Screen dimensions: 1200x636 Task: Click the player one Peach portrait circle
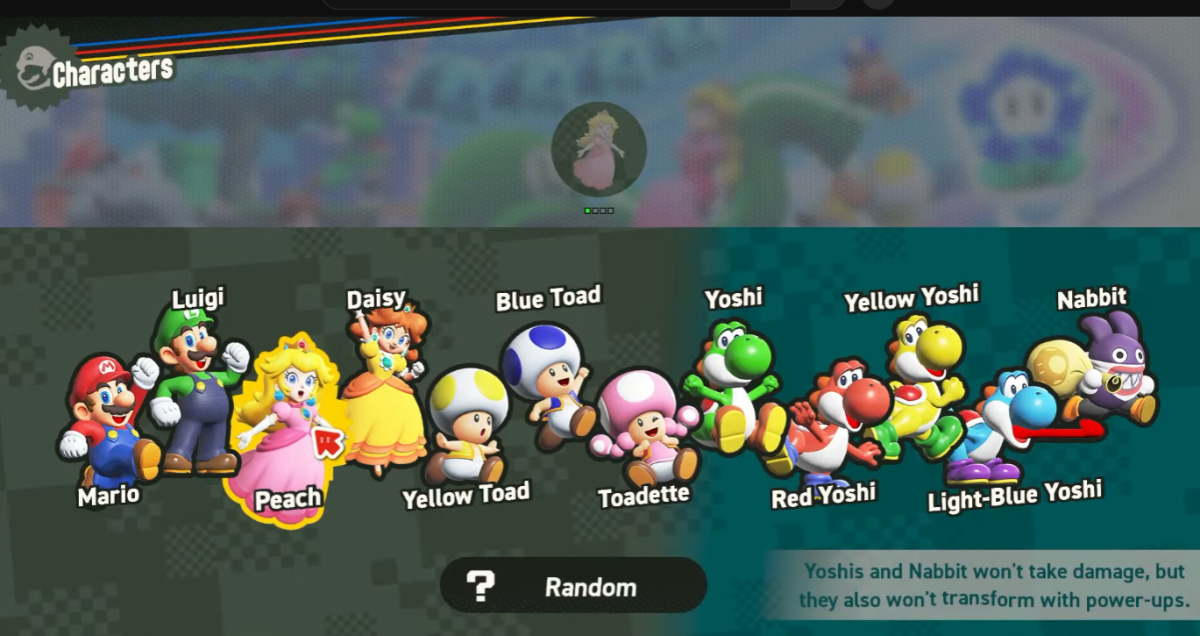[x=599, y=149]
